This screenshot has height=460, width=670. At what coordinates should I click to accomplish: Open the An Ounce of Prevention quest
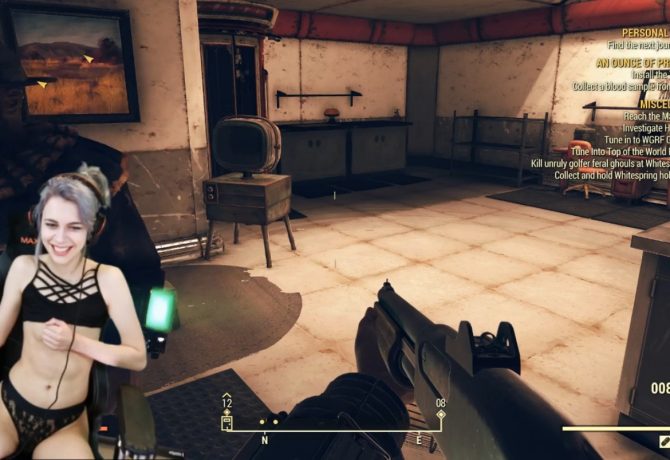coord(632,60)
